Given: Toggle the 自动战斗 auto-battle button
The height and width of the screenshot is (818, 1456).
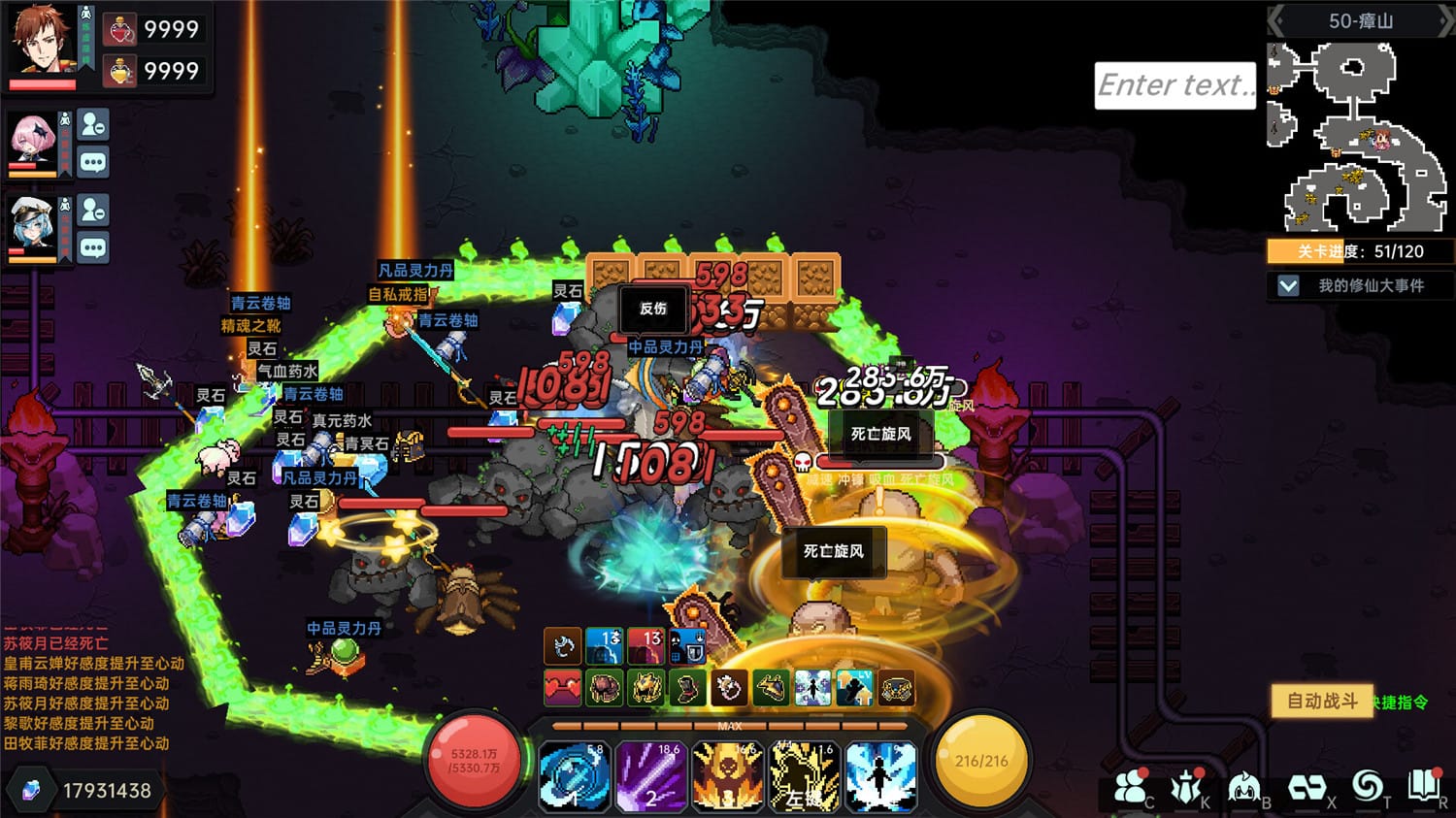Looking at the screenshot, I should [1322, 701].
